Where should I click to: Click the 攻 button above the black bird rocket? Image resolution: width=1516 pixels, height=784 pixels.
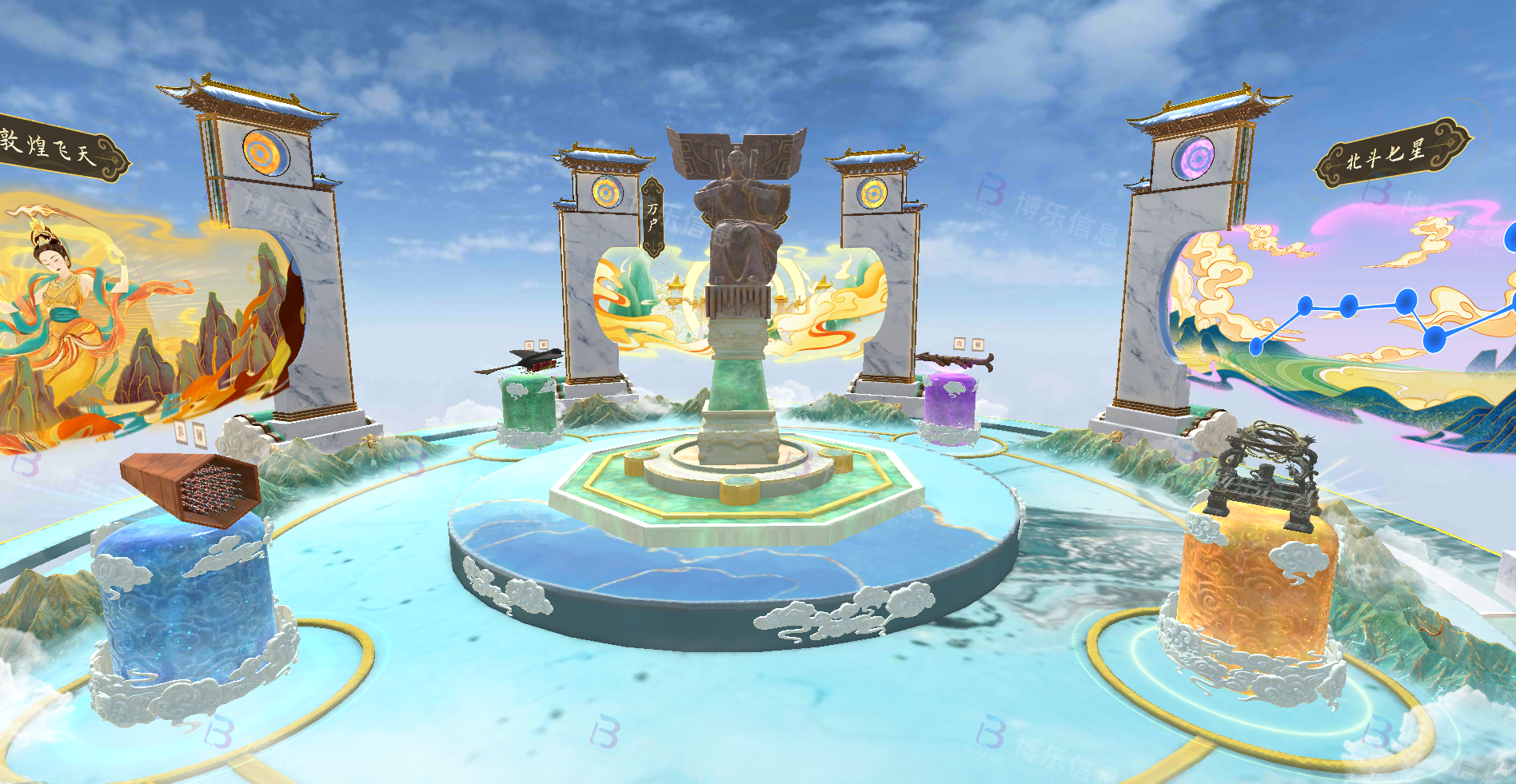[x=529, y=345]
